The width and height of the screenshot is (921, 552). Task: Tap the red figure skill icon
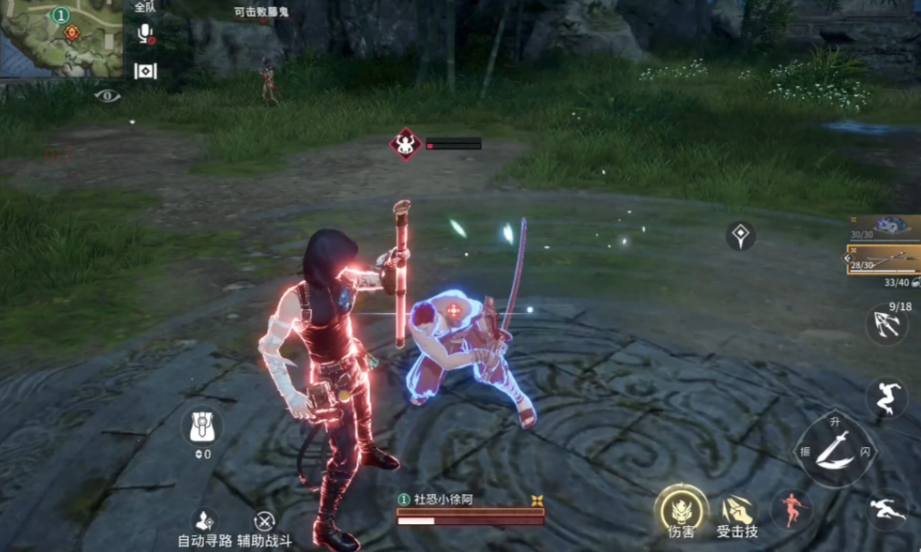(791, 509)
